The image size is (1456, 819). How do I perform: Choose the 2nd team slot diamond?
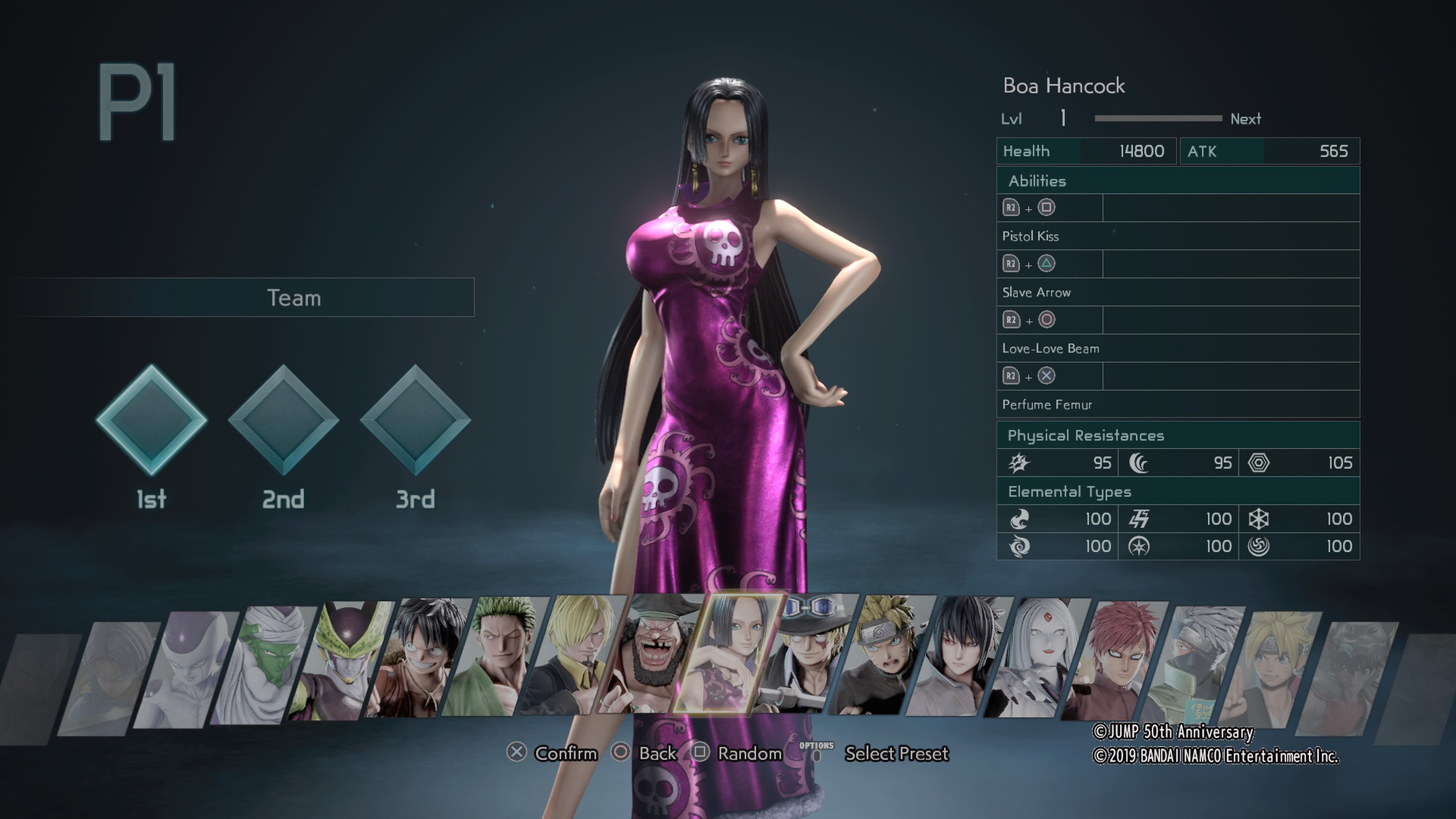click(283, 420)
